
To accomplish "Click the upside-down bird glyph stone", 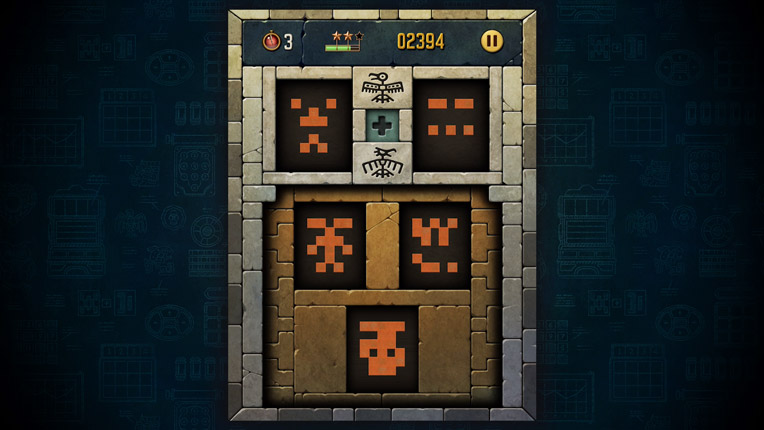I will (x=381, y=162).
